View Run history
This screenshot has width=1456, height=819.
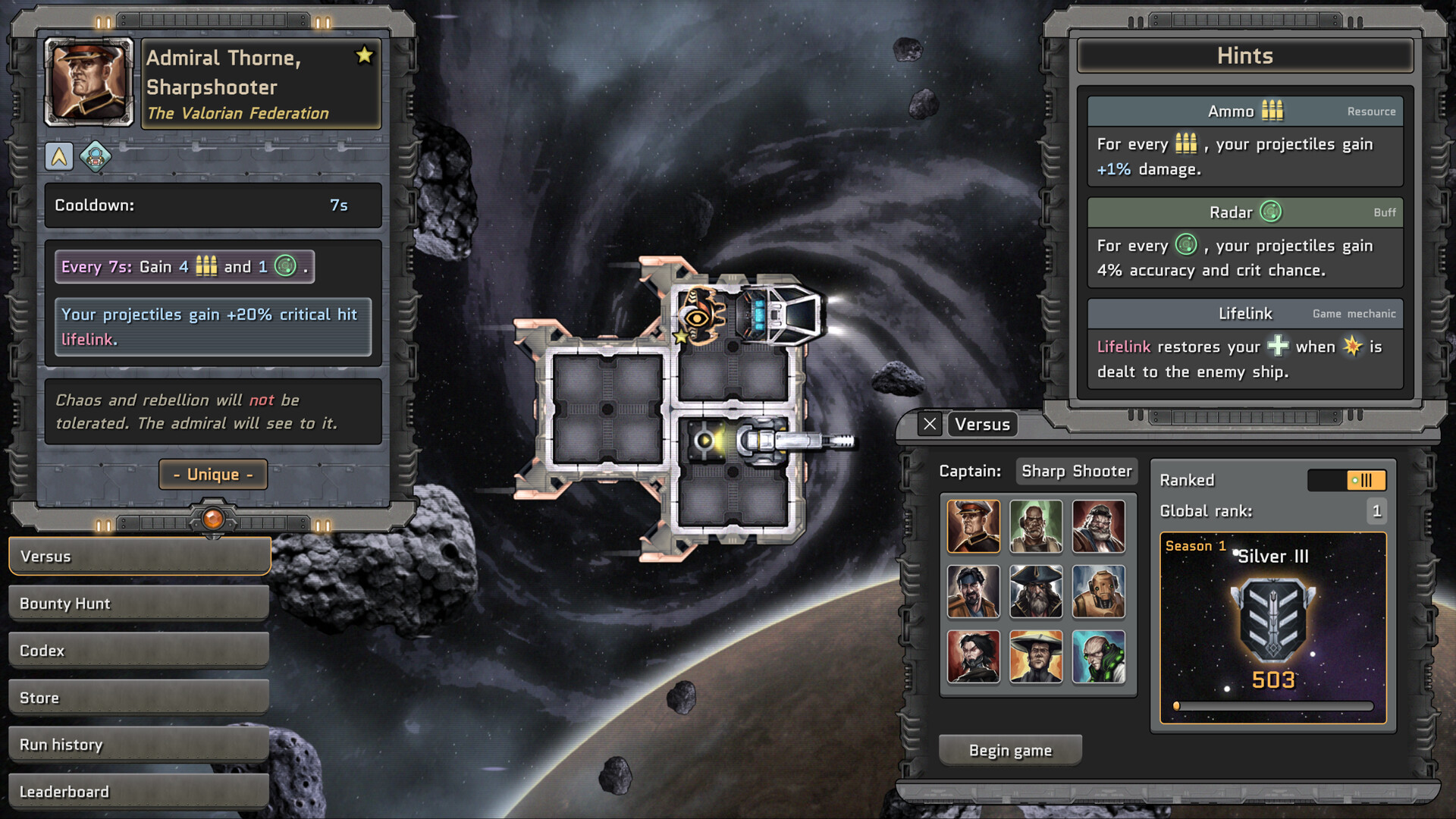point(140,745)
